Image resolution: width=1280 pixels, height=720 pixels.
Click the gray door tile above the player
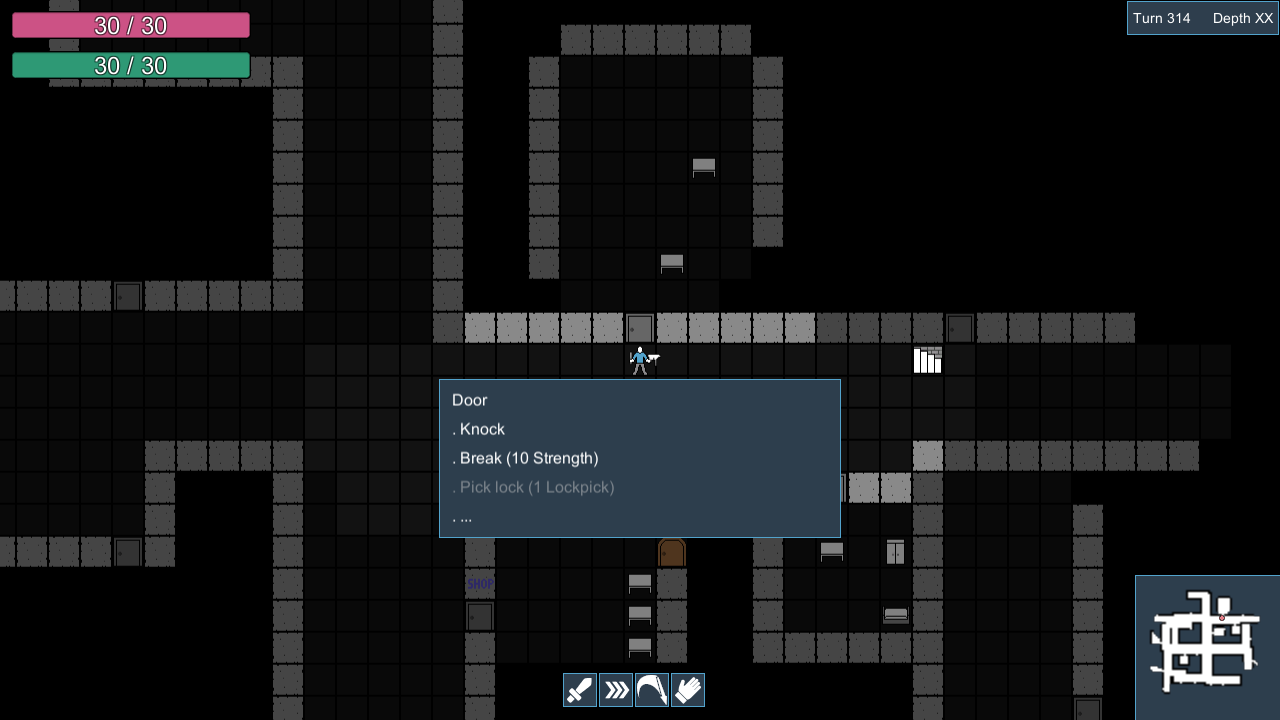(x=639, y=327)
